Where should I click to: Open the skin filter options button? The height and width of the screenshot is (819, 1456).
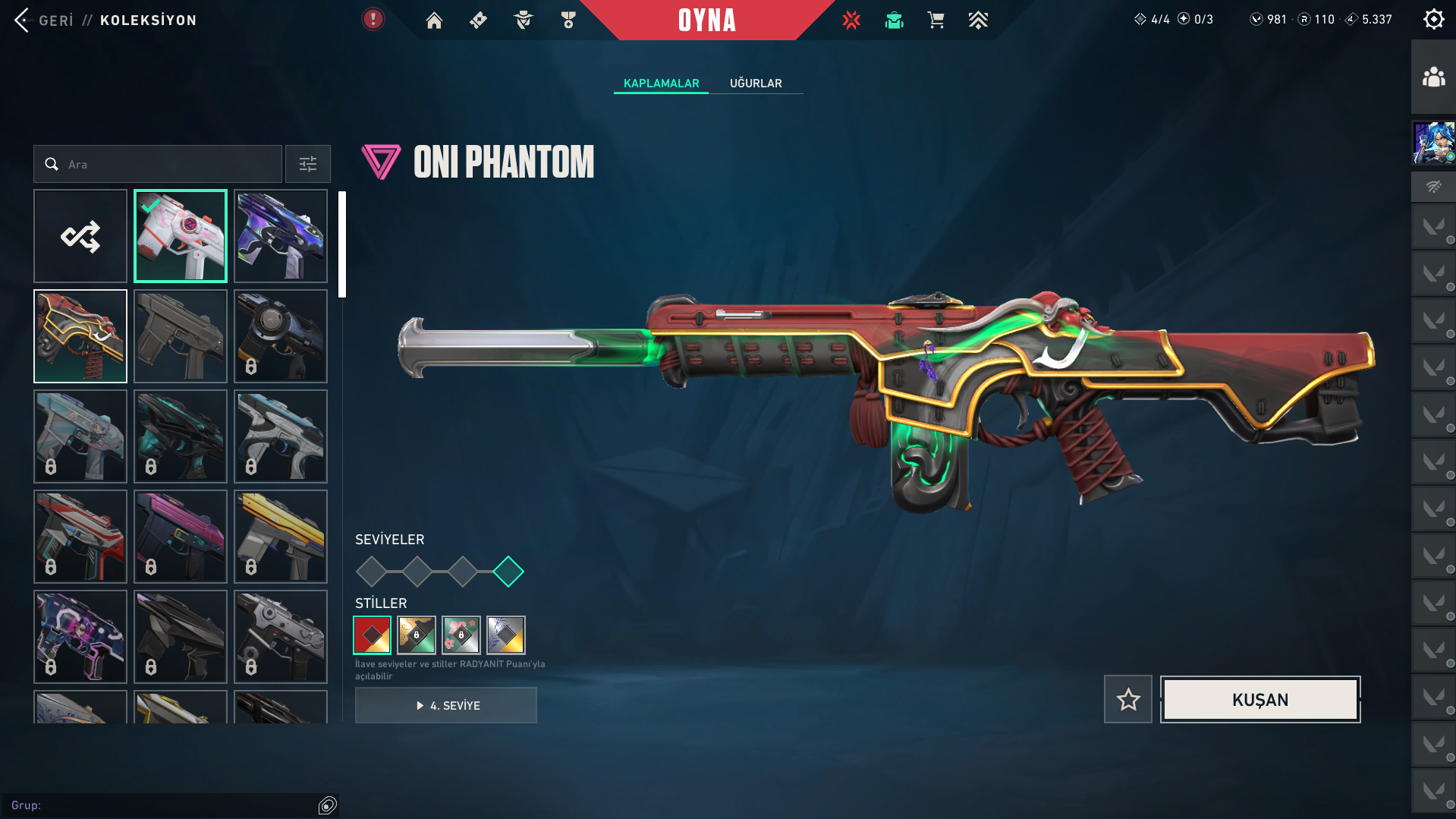[x=307, y=164]
